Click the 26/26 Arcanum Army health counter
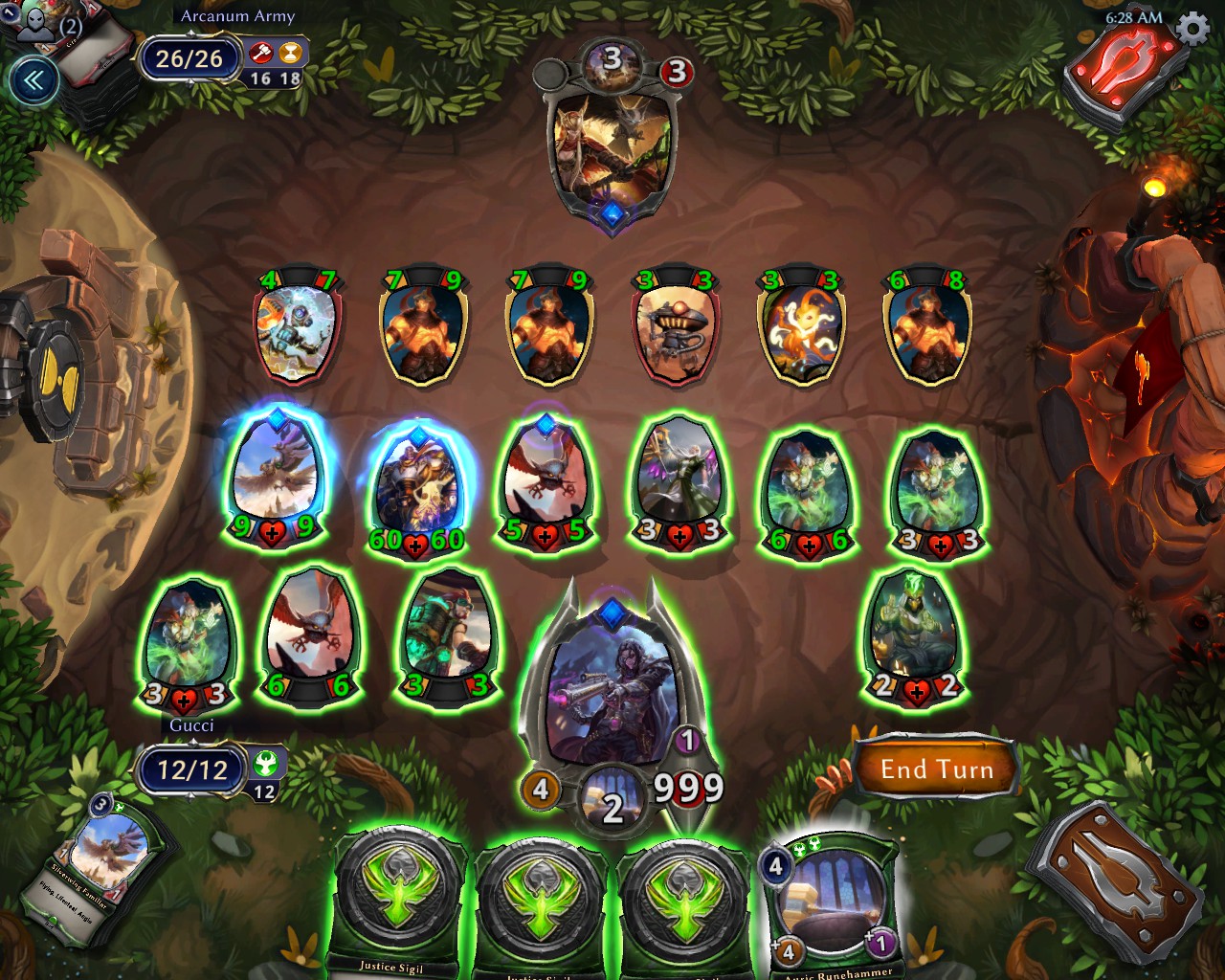Image resolution: width=1225 pixels, height=980 pixels. 189,57
